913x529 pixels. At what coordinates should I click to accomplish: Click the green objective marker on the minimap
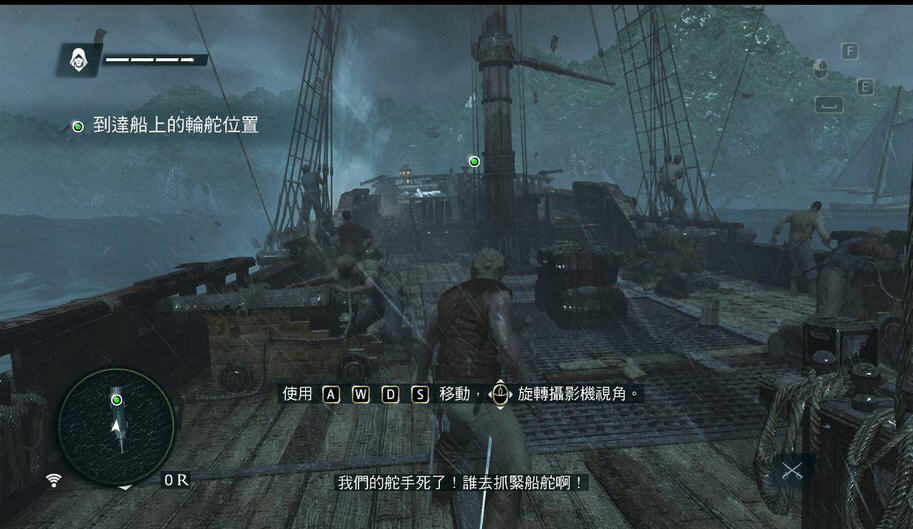117,400
